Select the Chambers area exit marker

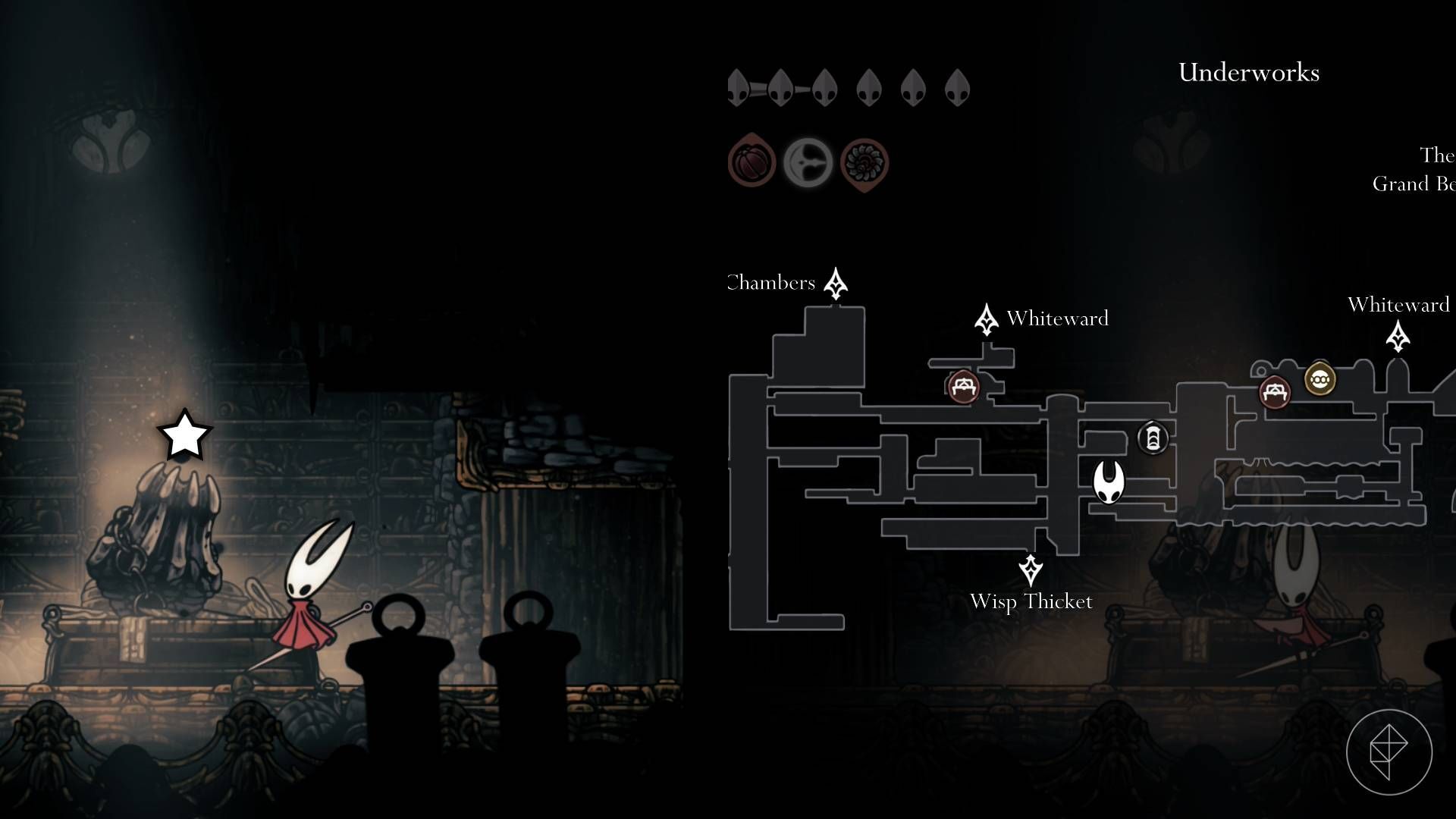[x=836, y=284]
